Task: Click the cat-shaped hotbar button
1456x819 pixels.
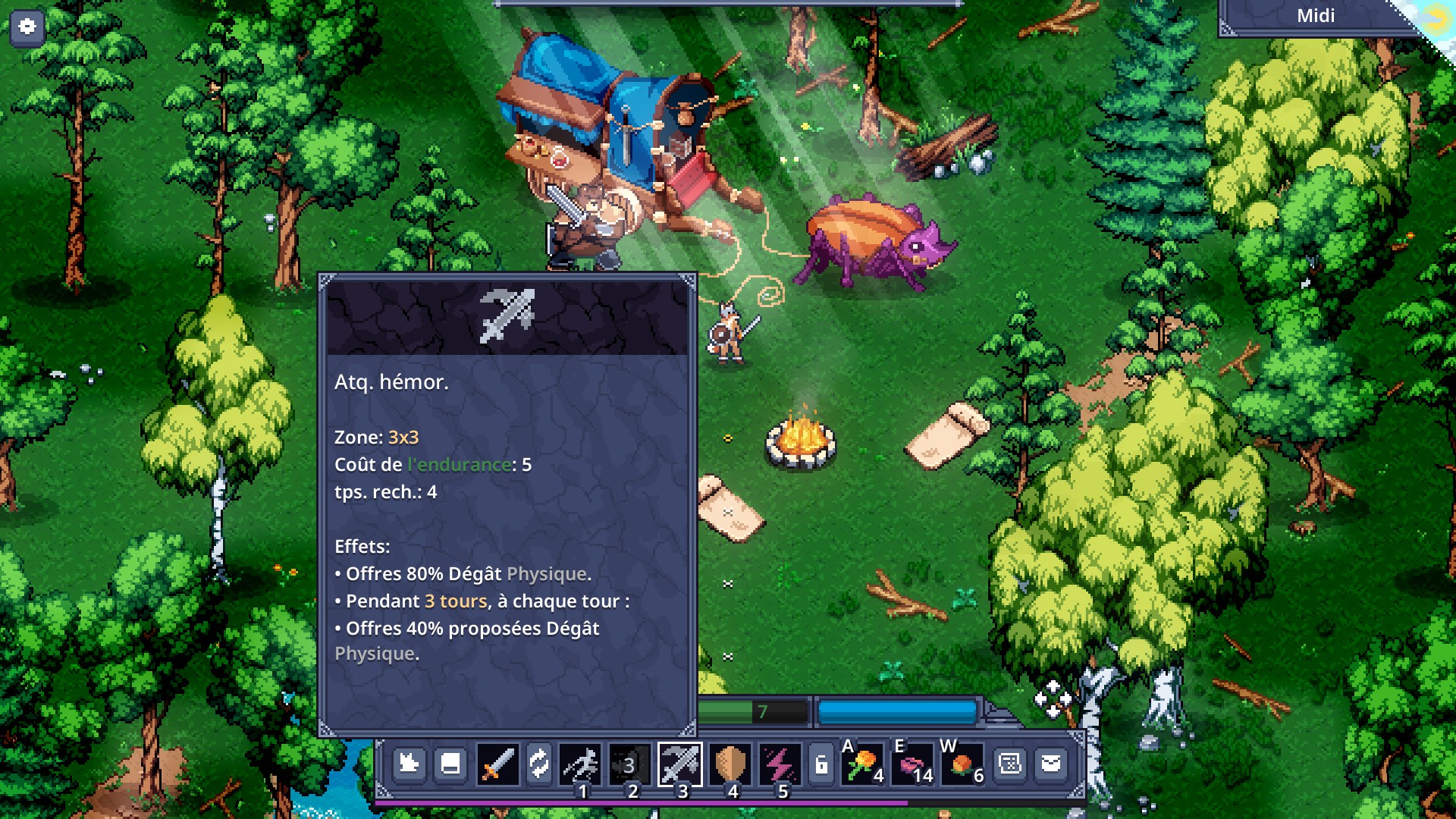Action: tap(409, 764)
